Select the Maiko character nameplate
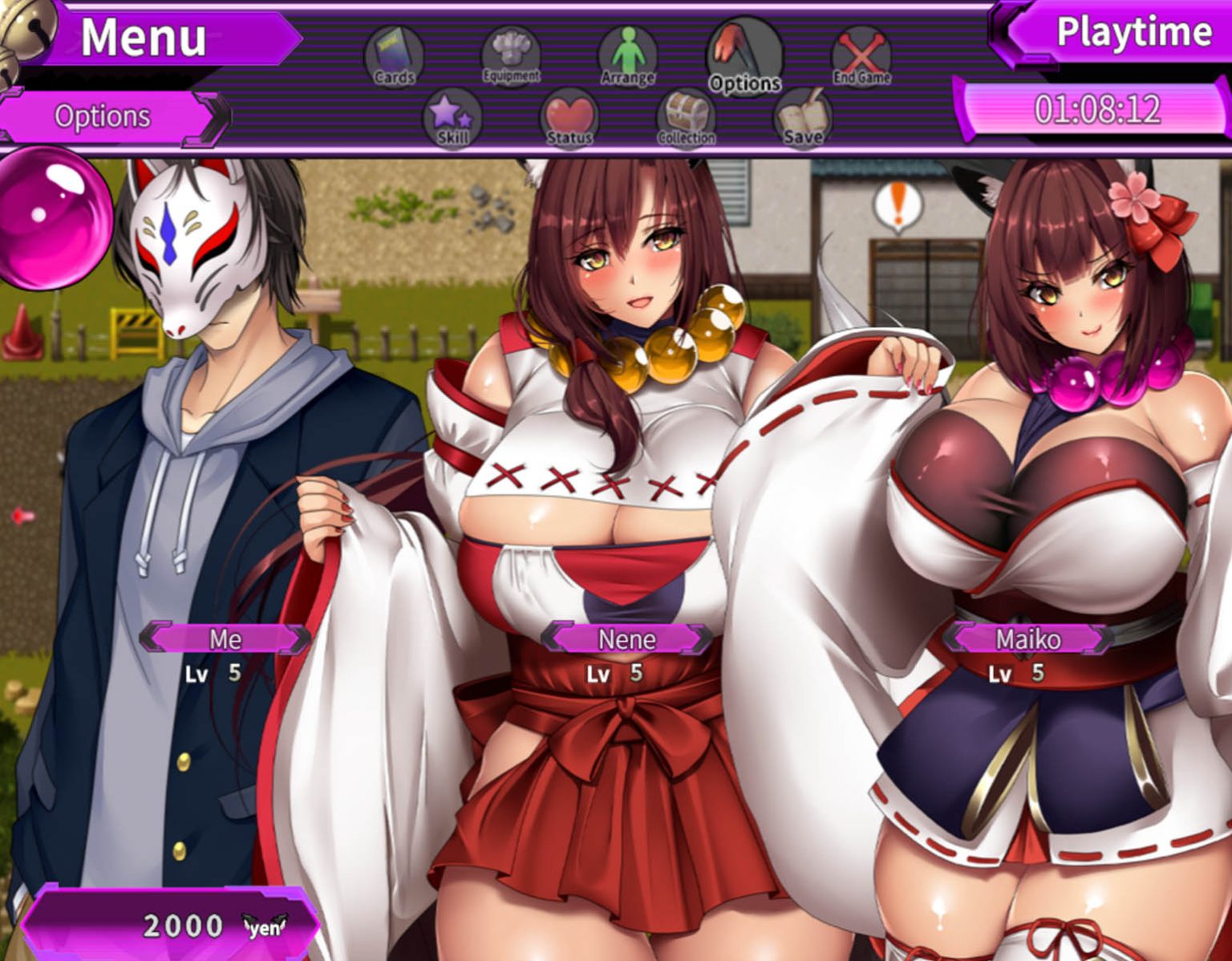Viewport: 1232px width, 961px height. click(1029, 639)
